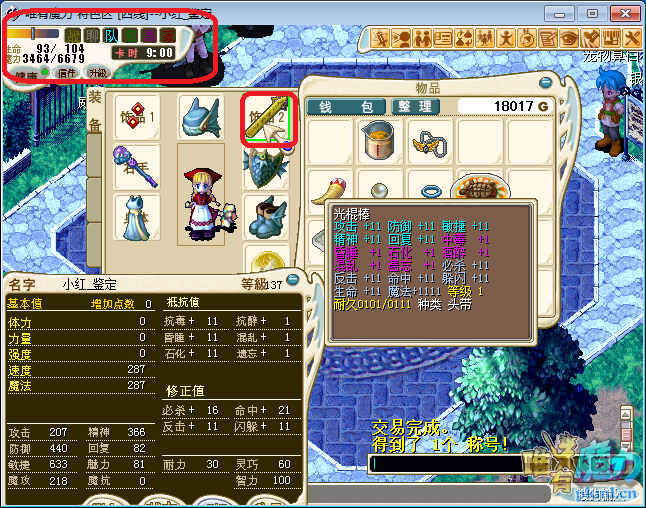Image resolution: width=646 pixels, height=508 pixels.
Task: Pick the winged goggles inventory item
Action: pos(430,140)
